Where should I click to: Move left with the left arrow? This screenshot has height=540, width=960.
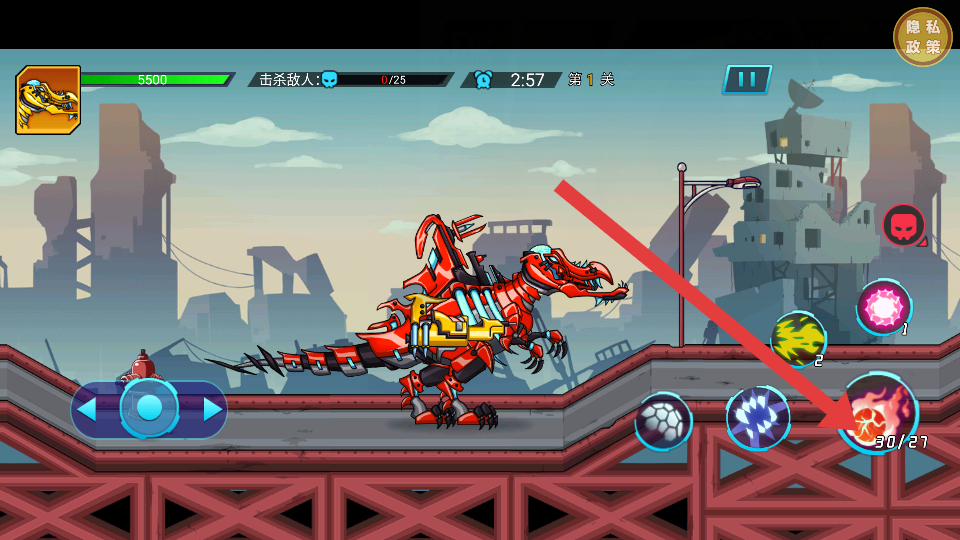pyautogui.click(x=87, y=409)
